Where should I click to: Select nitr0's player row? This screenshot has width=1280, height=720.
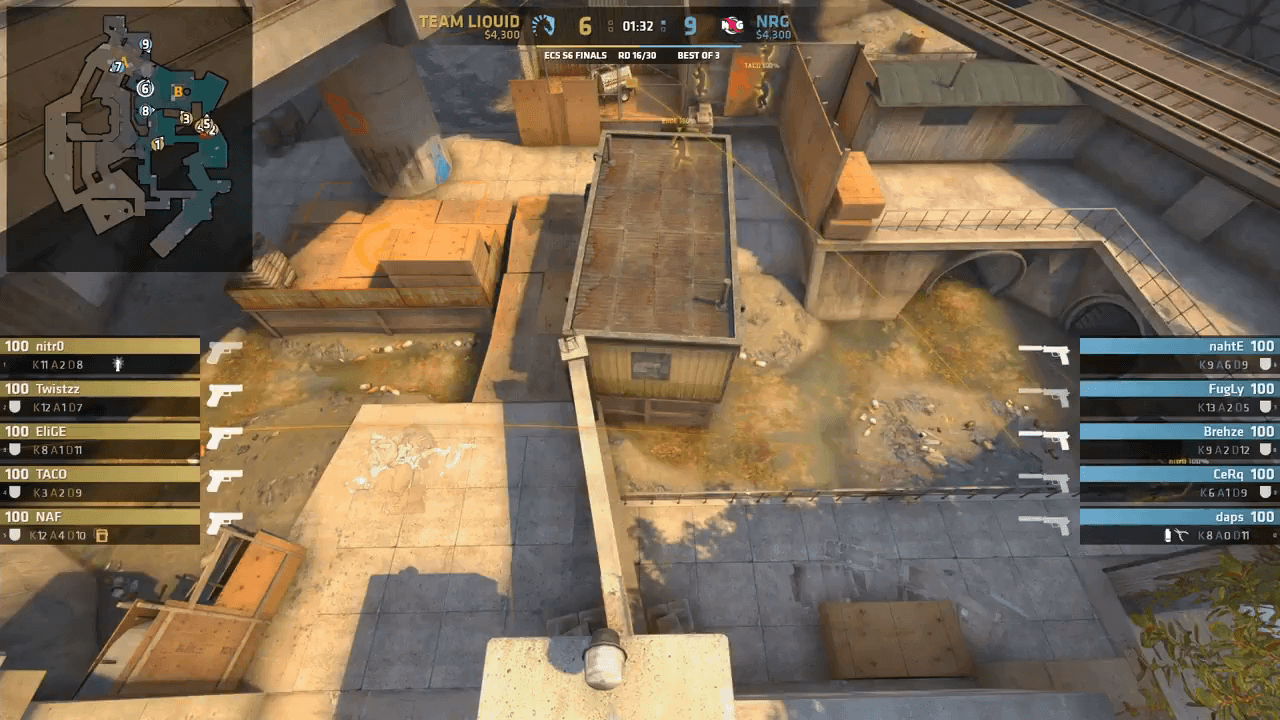pos(100,355)
